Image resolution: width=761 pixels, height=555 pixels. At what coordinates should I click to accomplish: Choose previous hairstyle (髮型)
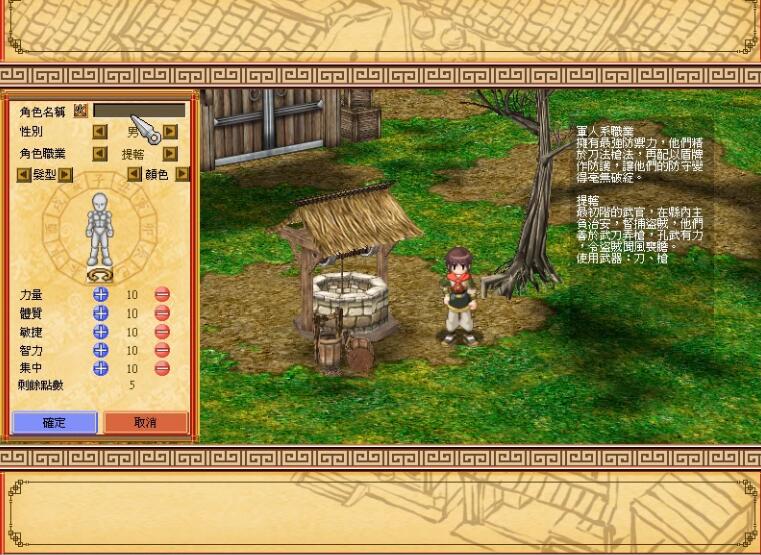tap(23, 174)
